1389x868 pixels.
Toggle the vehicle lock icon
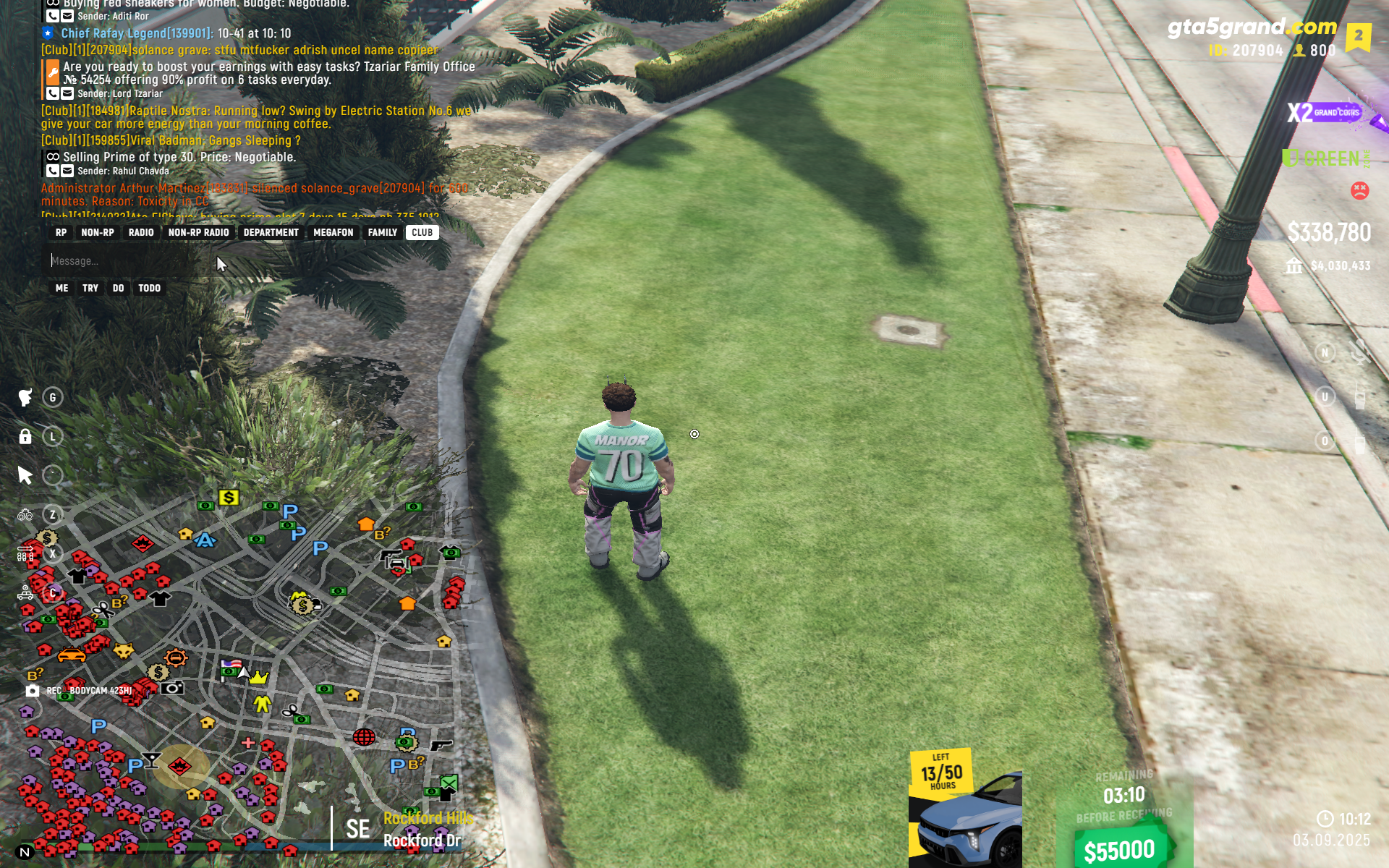point(25,437)
